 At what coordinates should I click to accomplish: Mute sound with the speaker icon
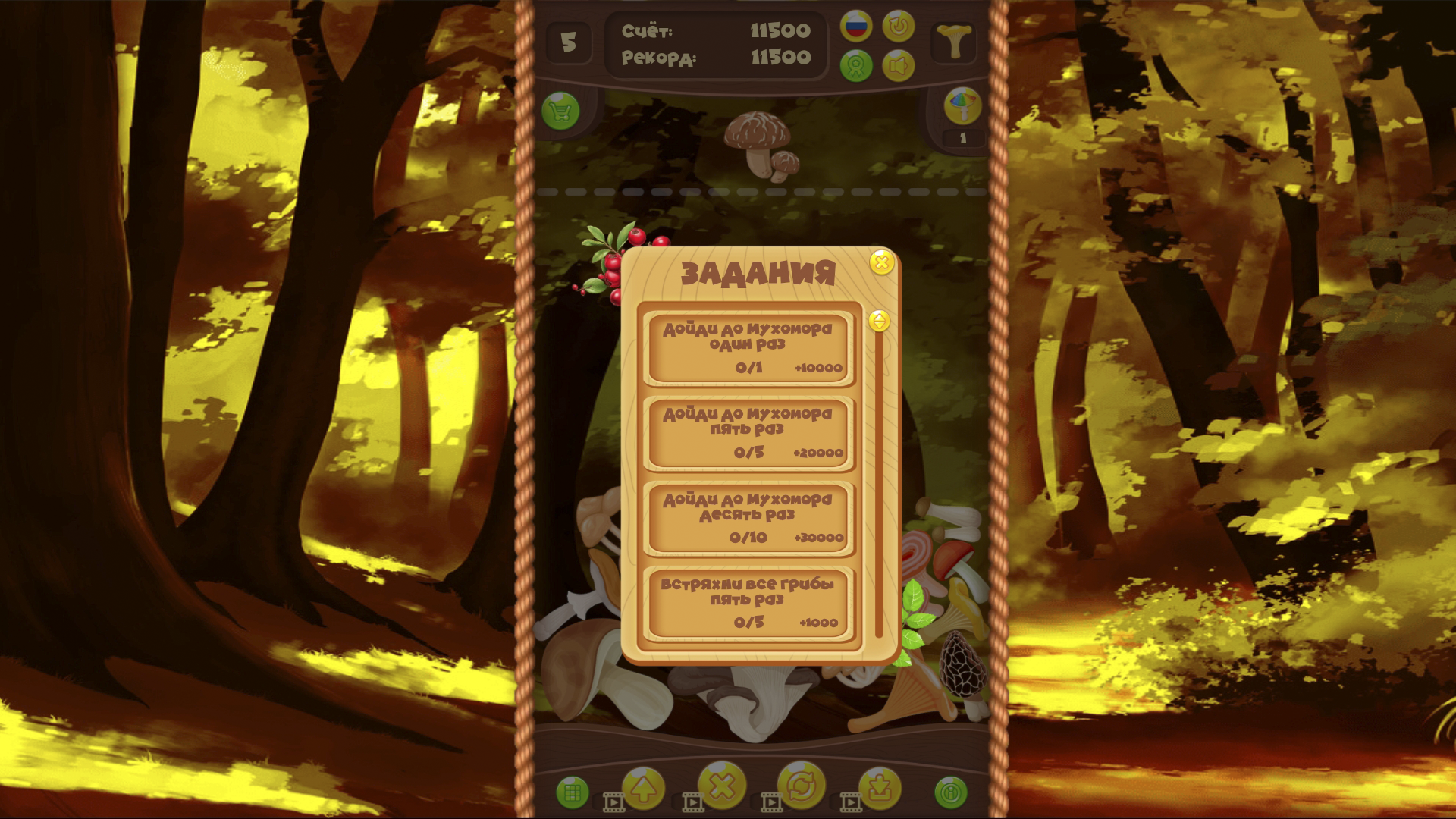[899, 66]
